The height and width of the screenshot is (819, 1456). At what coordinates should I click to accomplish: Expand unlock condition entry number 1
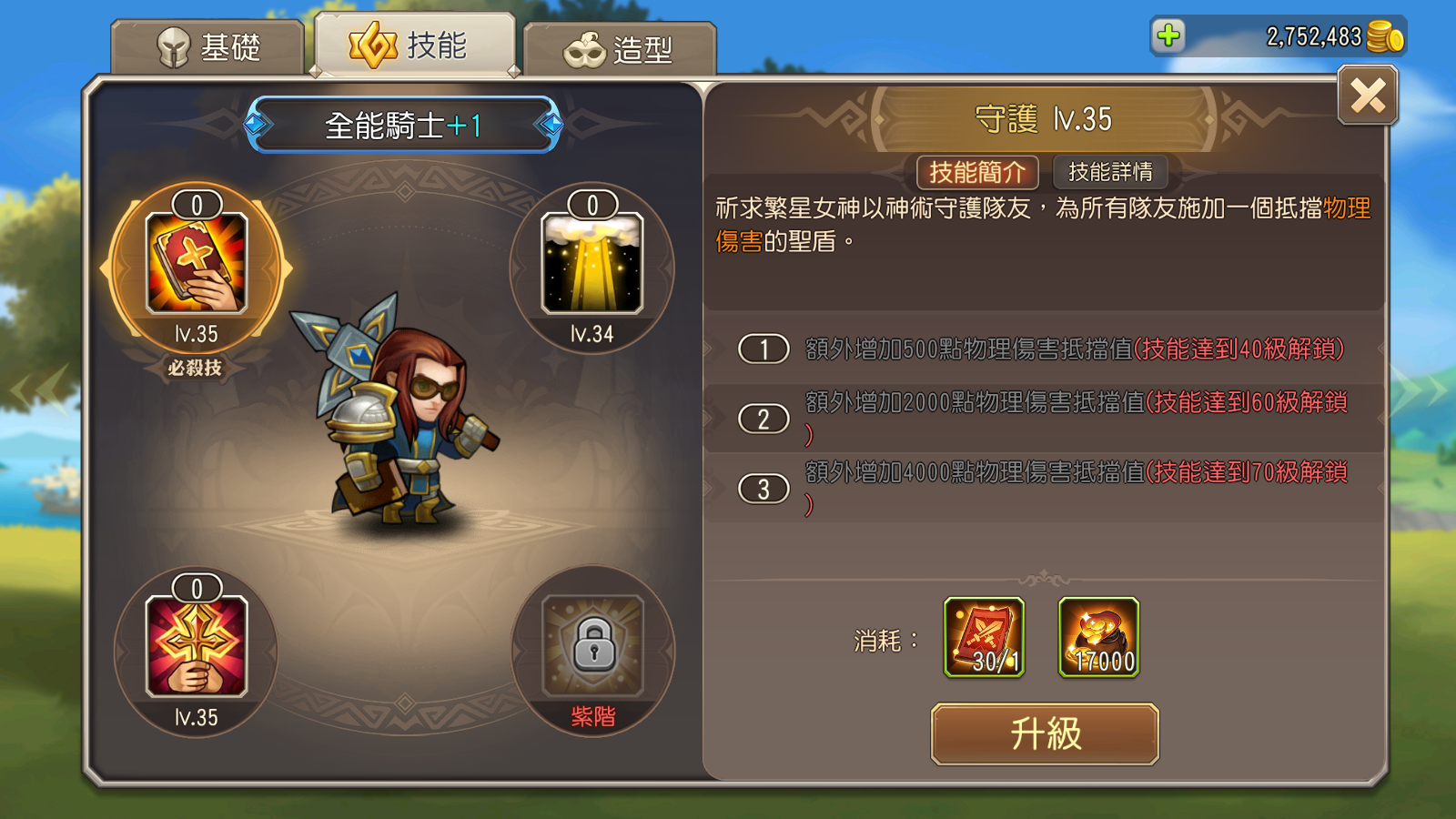click(x=764, y=347)
